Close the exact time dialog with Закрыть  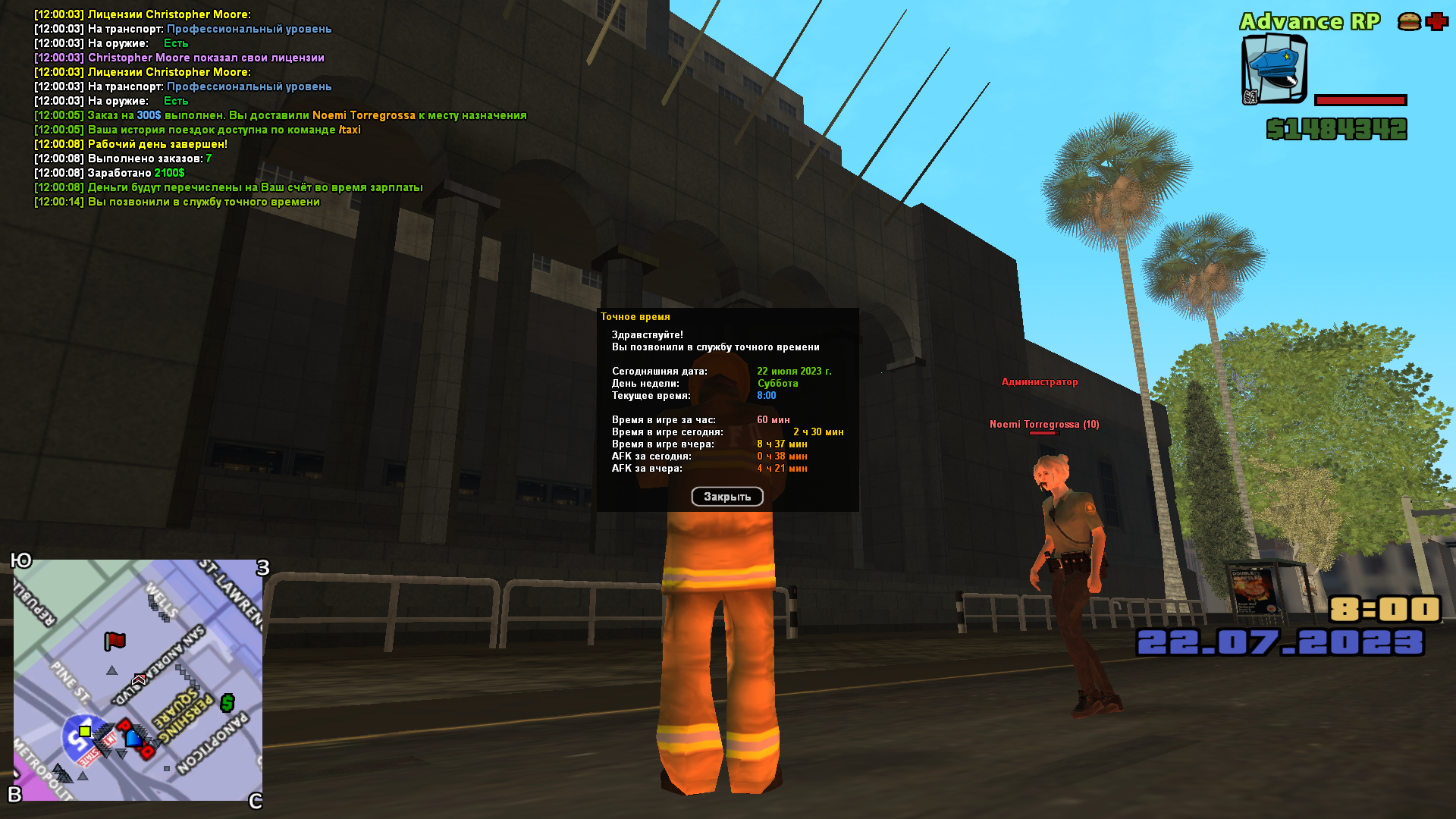point(726,497)
